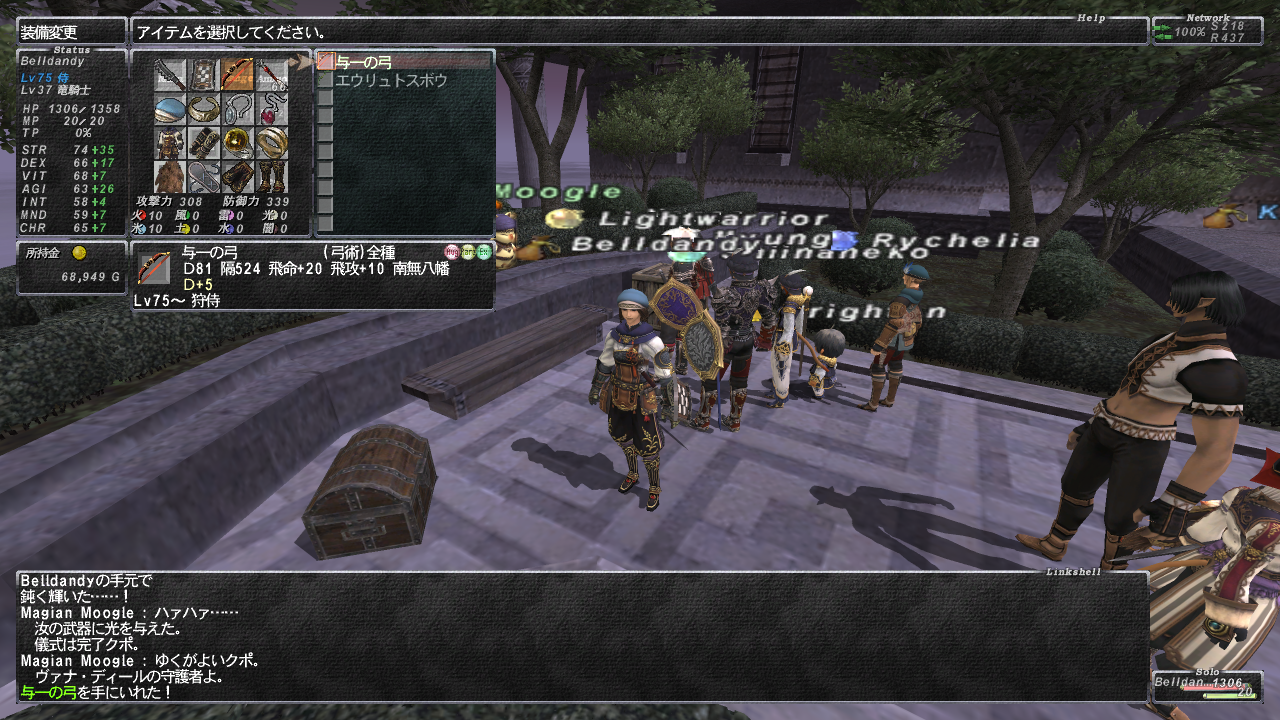Select the boots feet slot
1280x720 pixels.
click(x=272, y=177)
